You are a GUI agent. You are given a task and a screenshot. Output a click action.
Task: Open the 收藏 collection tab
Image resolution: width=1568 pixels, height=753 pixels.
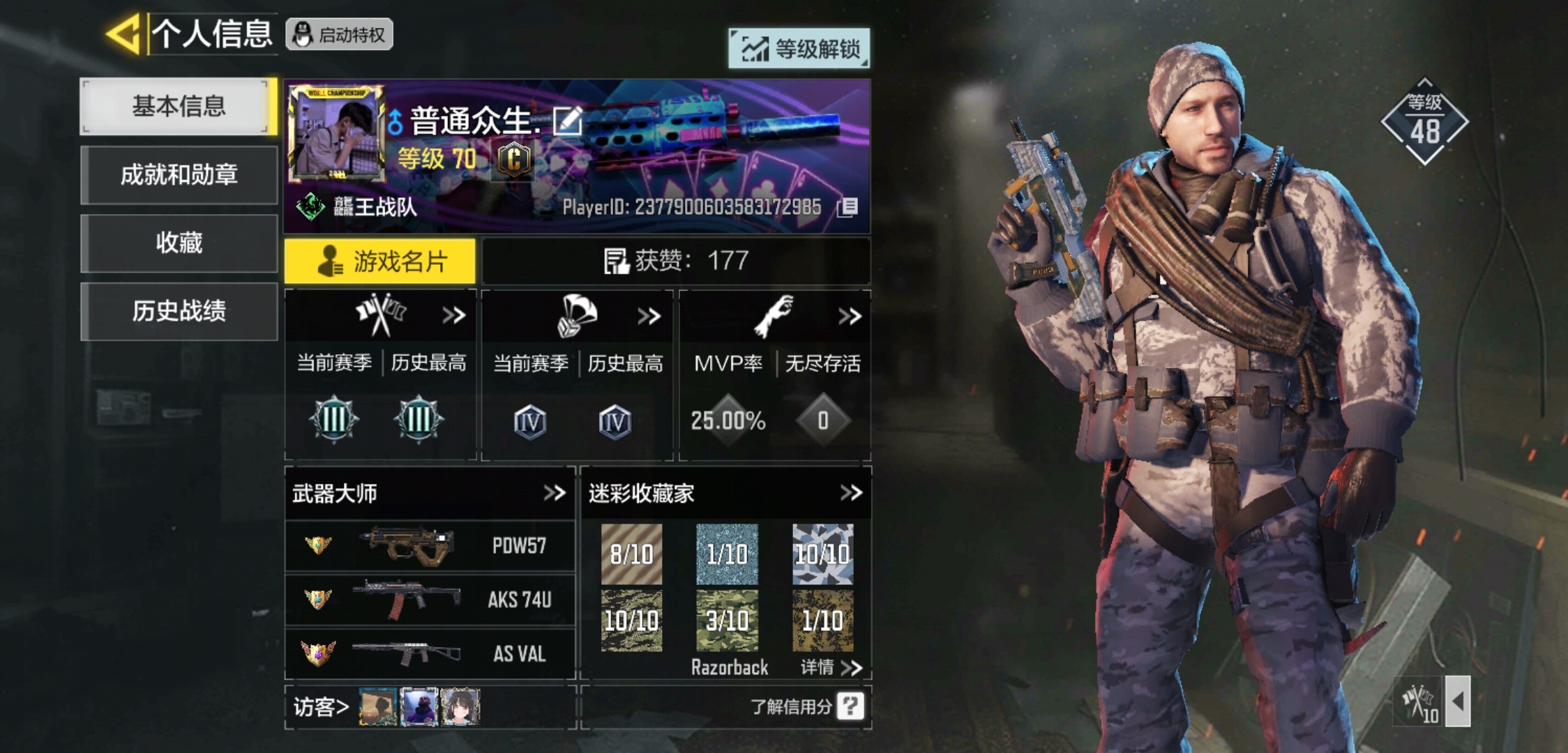[179, 243]
